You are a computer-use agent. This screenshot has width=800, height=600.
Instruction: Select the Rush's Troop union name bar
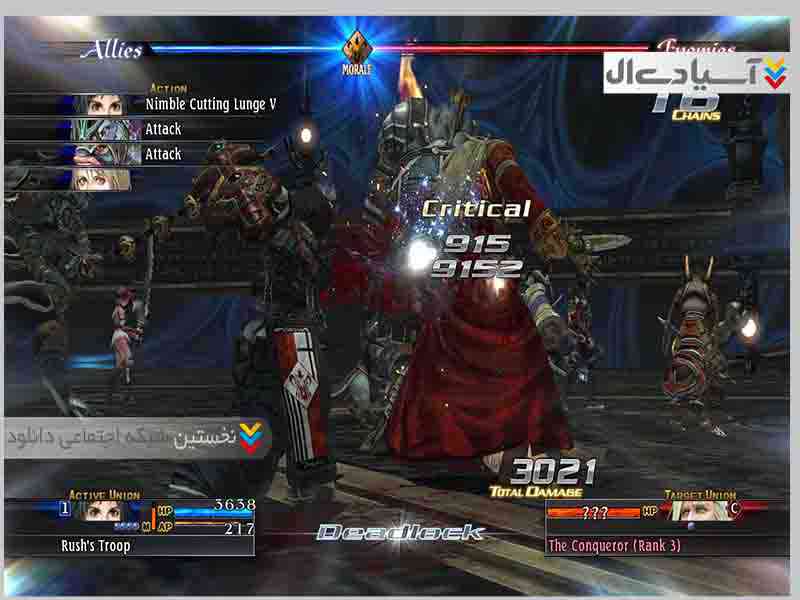pos(130,546)
